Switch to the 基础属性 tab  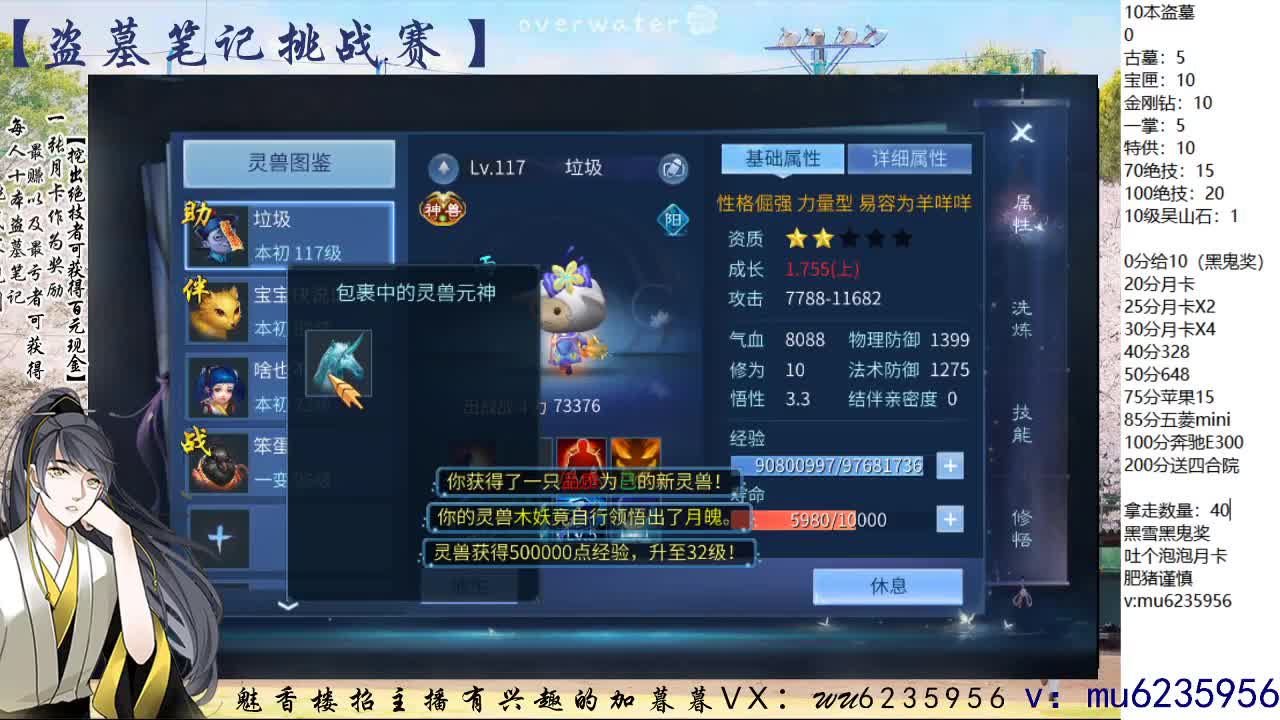tap(784, 158)
